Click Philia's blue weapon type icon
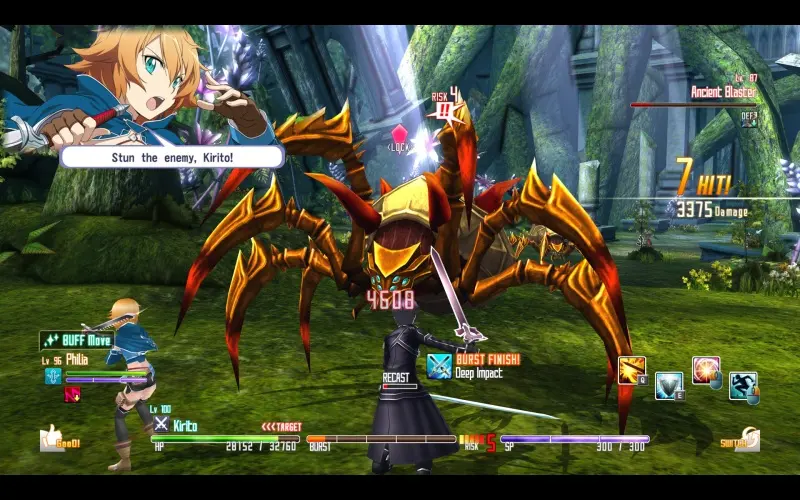 [53, 377]
